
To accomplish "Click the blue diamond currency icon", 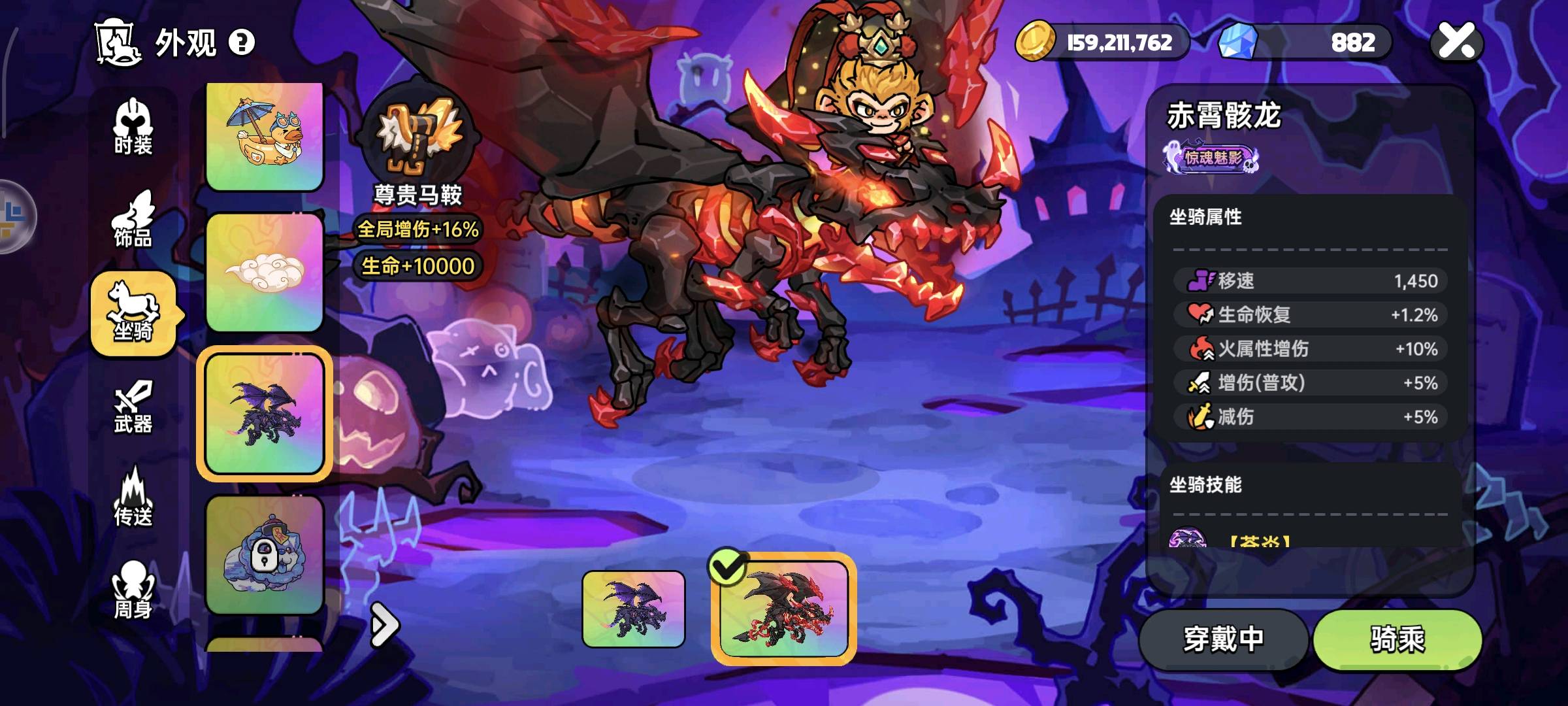I will 1238,41.
